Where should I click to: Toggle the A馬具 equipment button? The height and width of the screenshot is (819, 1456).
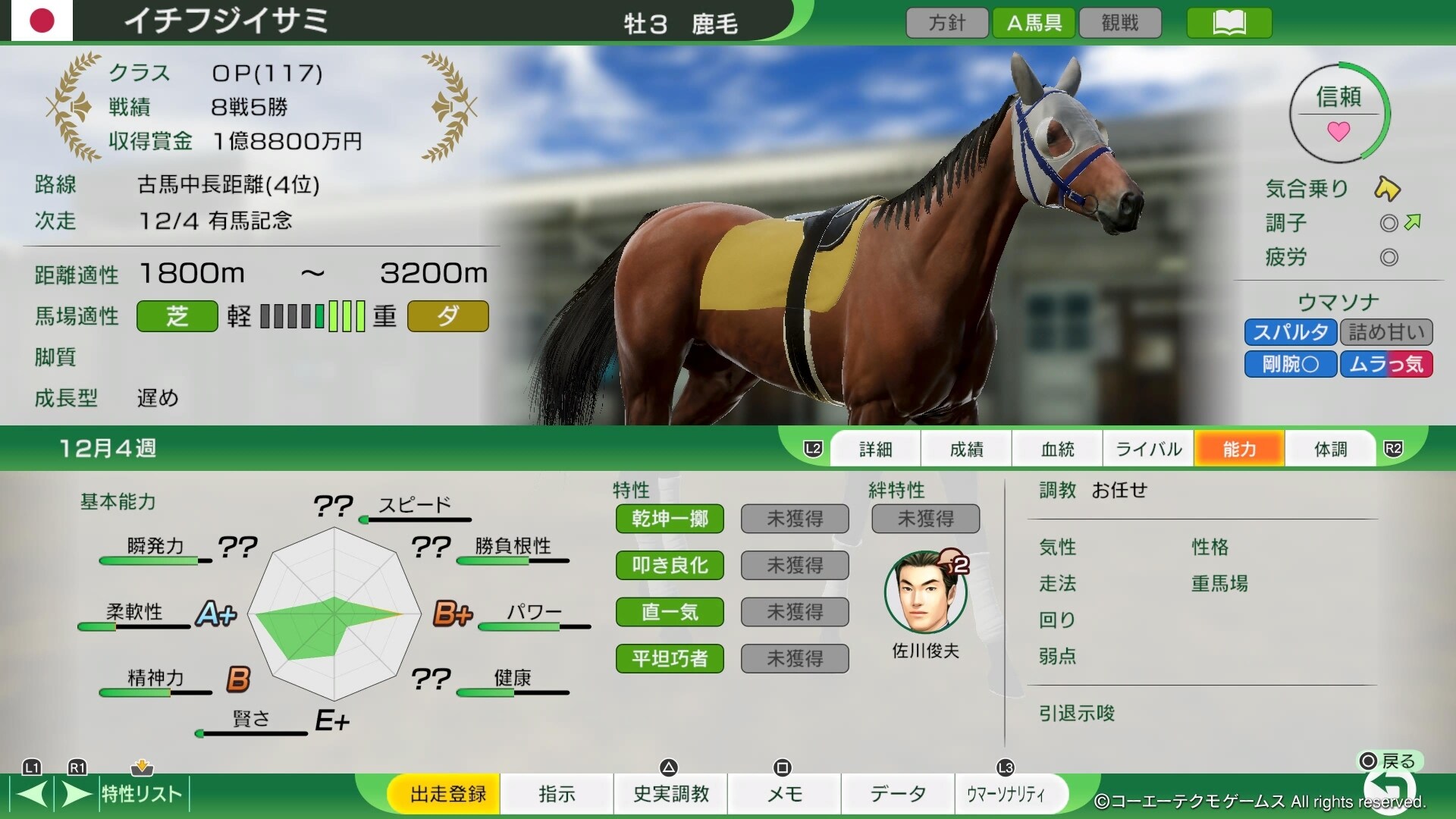tap(1034, 23)
